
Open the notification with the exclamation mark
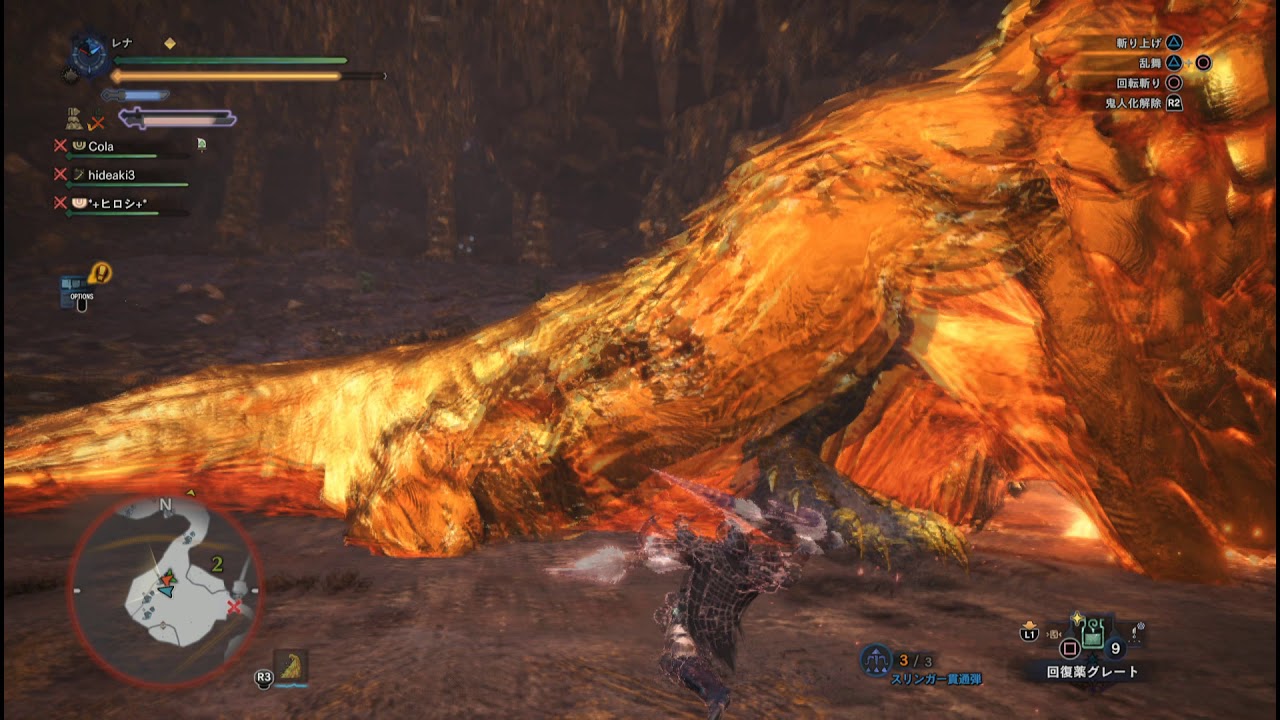[x=100, y=273]
